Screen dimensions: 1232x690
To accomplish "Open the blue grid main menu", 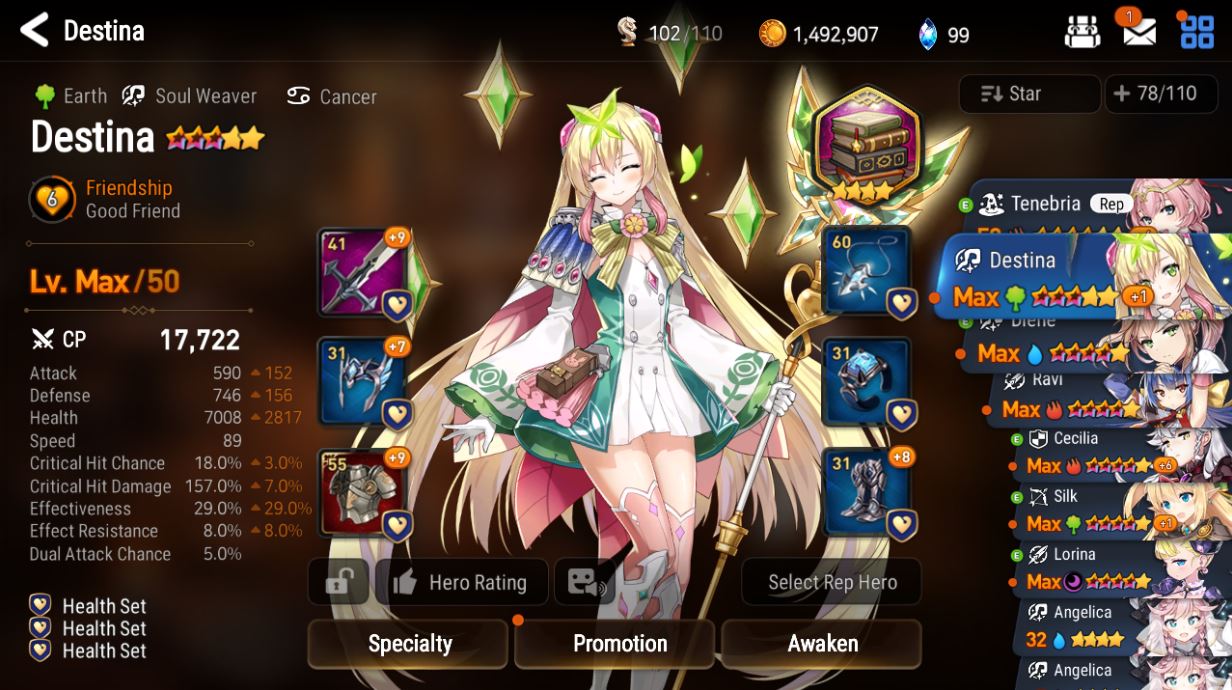I will [x=1196, y=32].
